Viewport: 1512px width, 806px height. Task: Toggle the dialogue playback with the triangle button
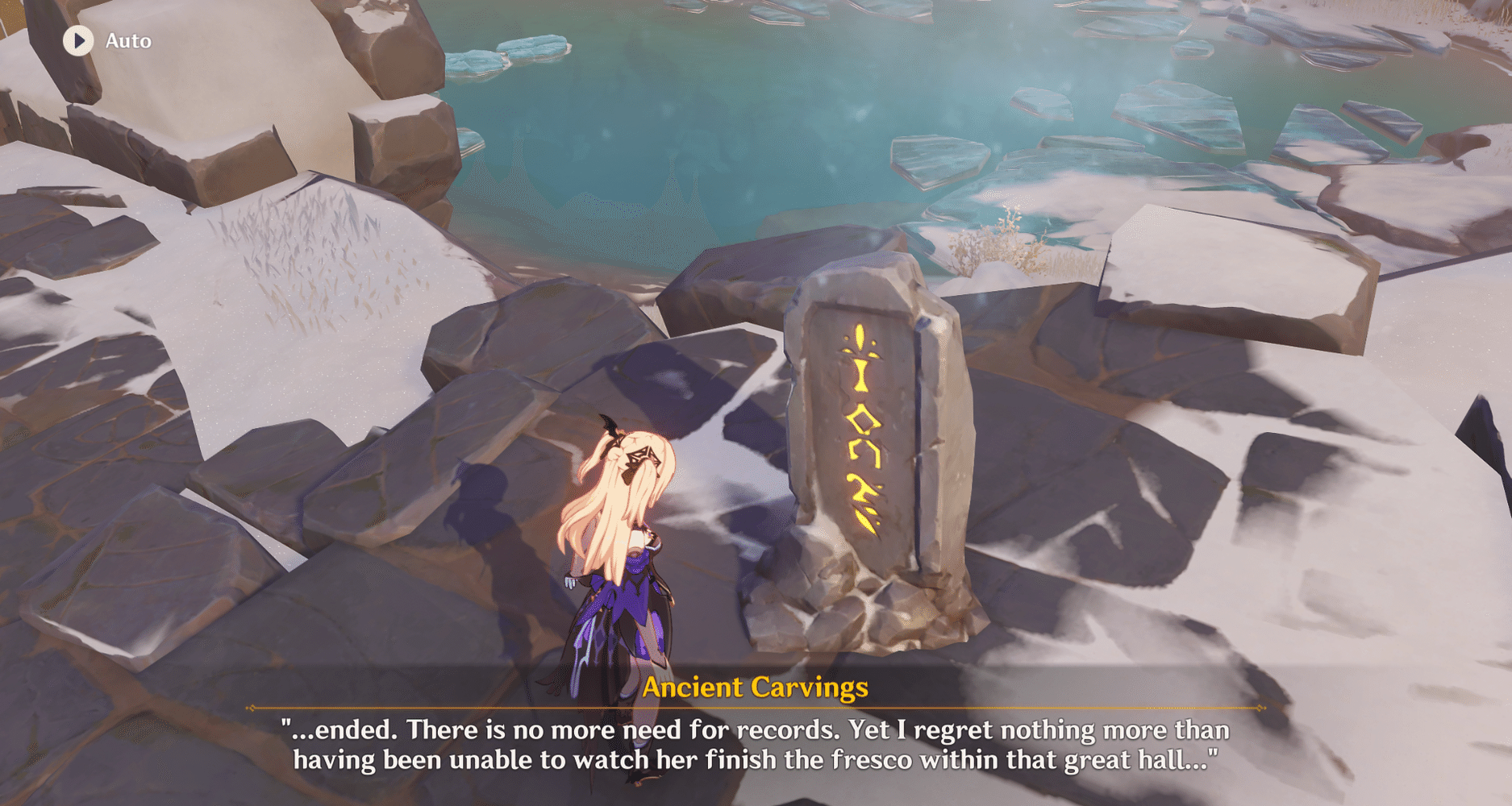(x=78, y=40)
